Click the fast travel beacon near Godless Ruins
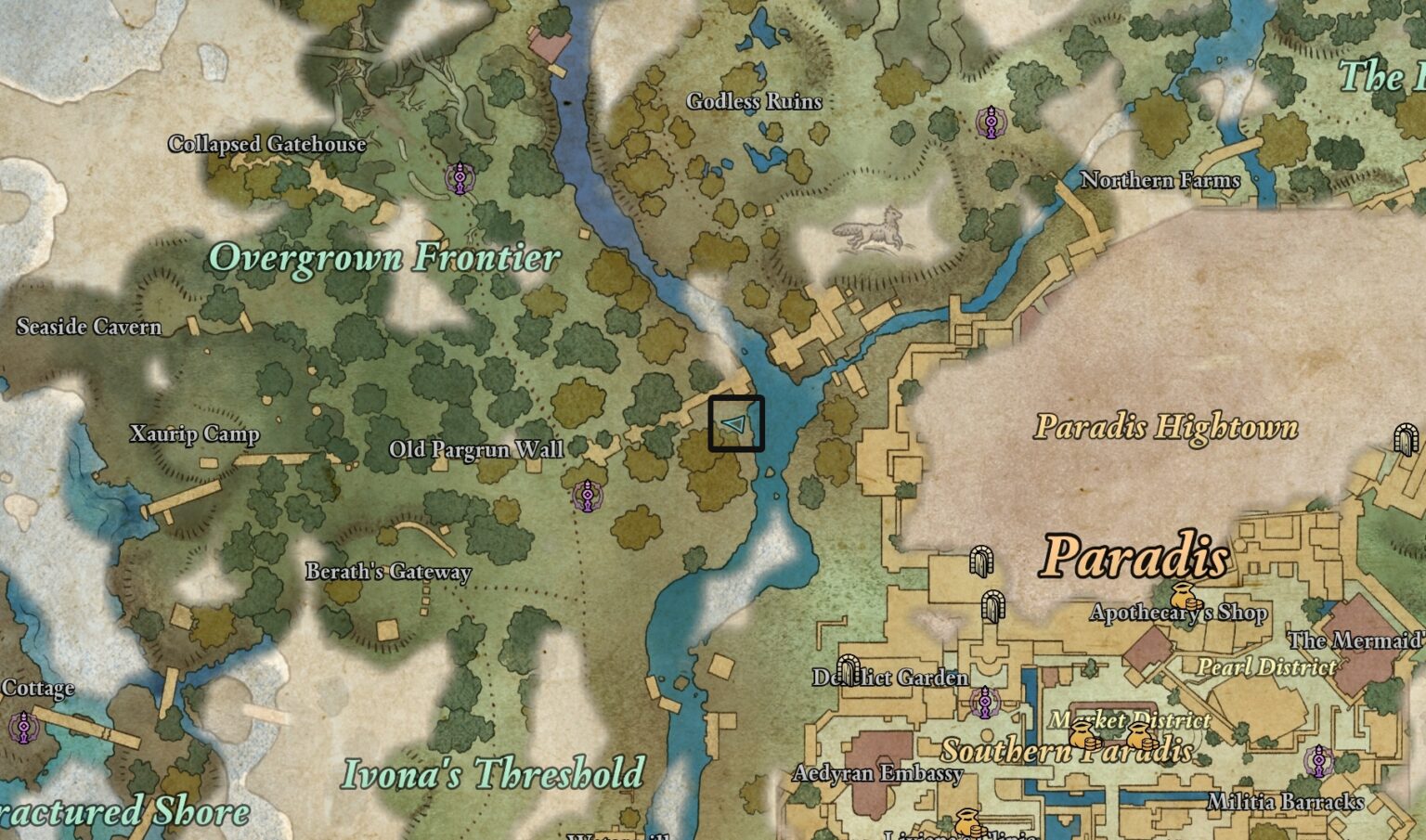This screenshot has width=1426, height=840. [x=992, y=119]
